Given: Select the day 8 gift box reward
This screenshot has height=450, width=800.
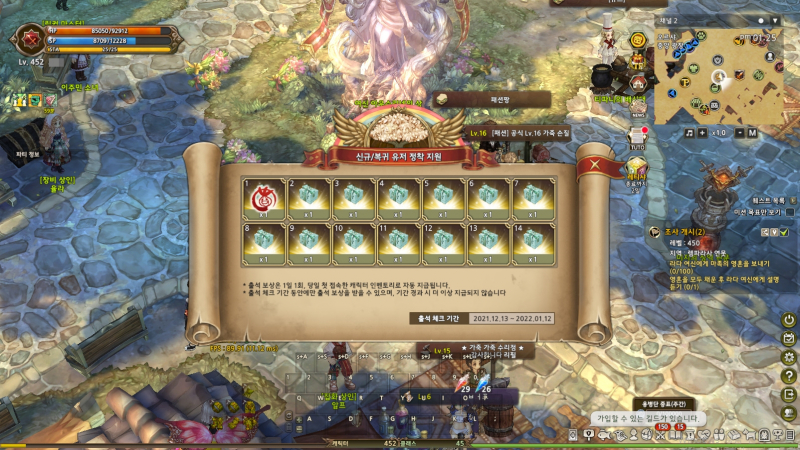Looking at the screenshot, I should tap(262, 243).
